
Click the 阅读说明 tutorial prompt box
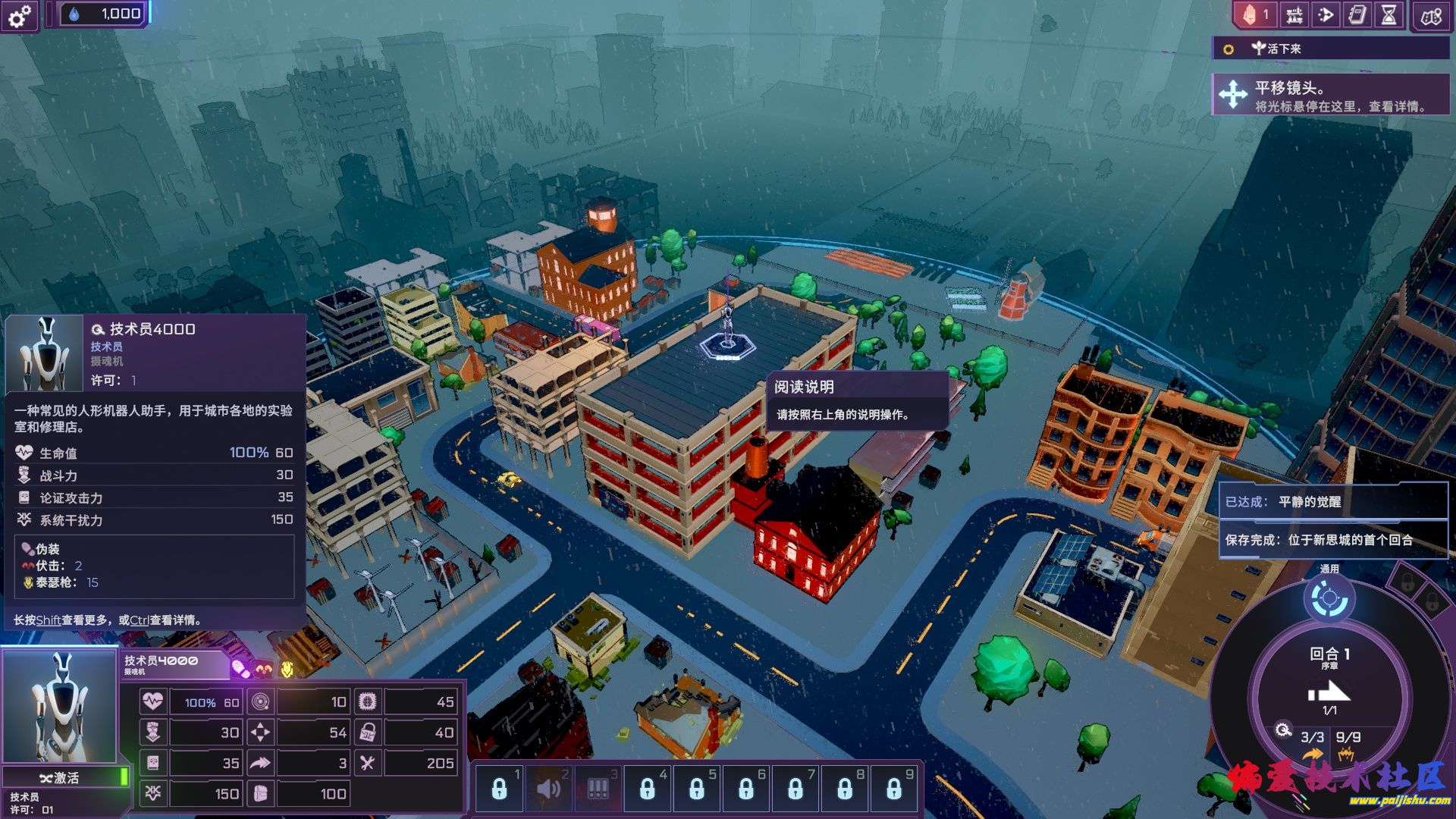(857, 400)
